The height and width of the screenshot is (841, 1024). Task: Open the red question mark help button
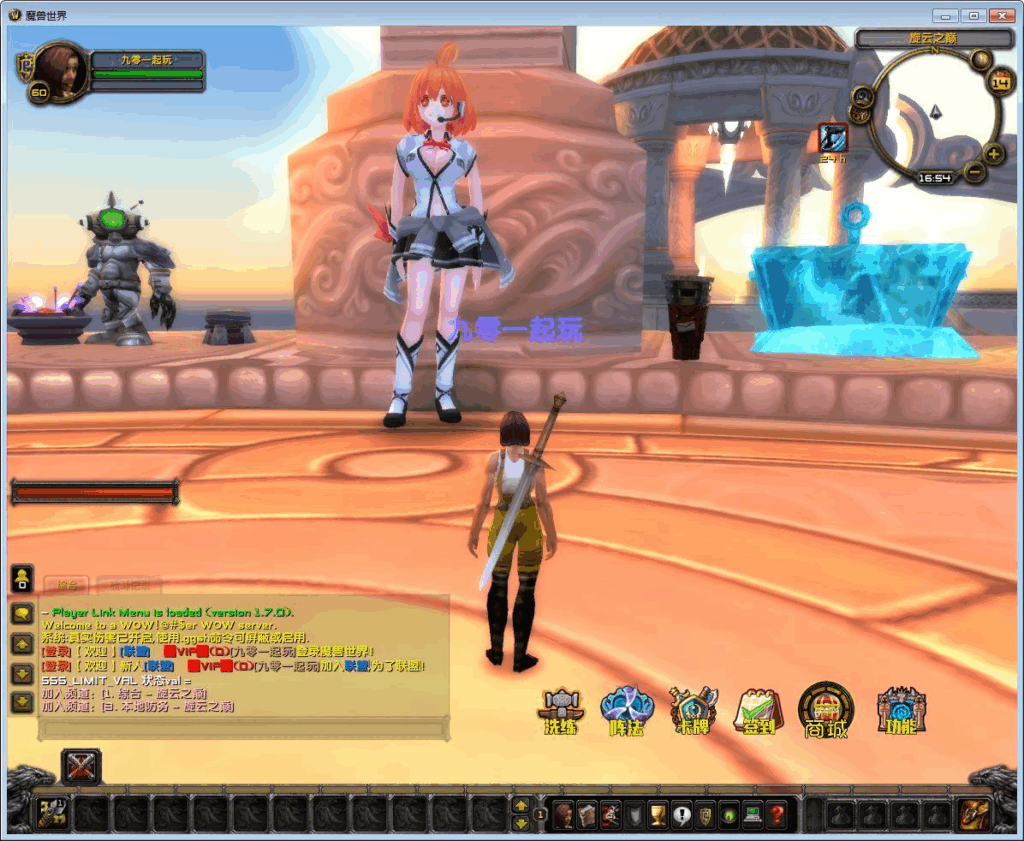pyautogui.click(x=777, y=814)
